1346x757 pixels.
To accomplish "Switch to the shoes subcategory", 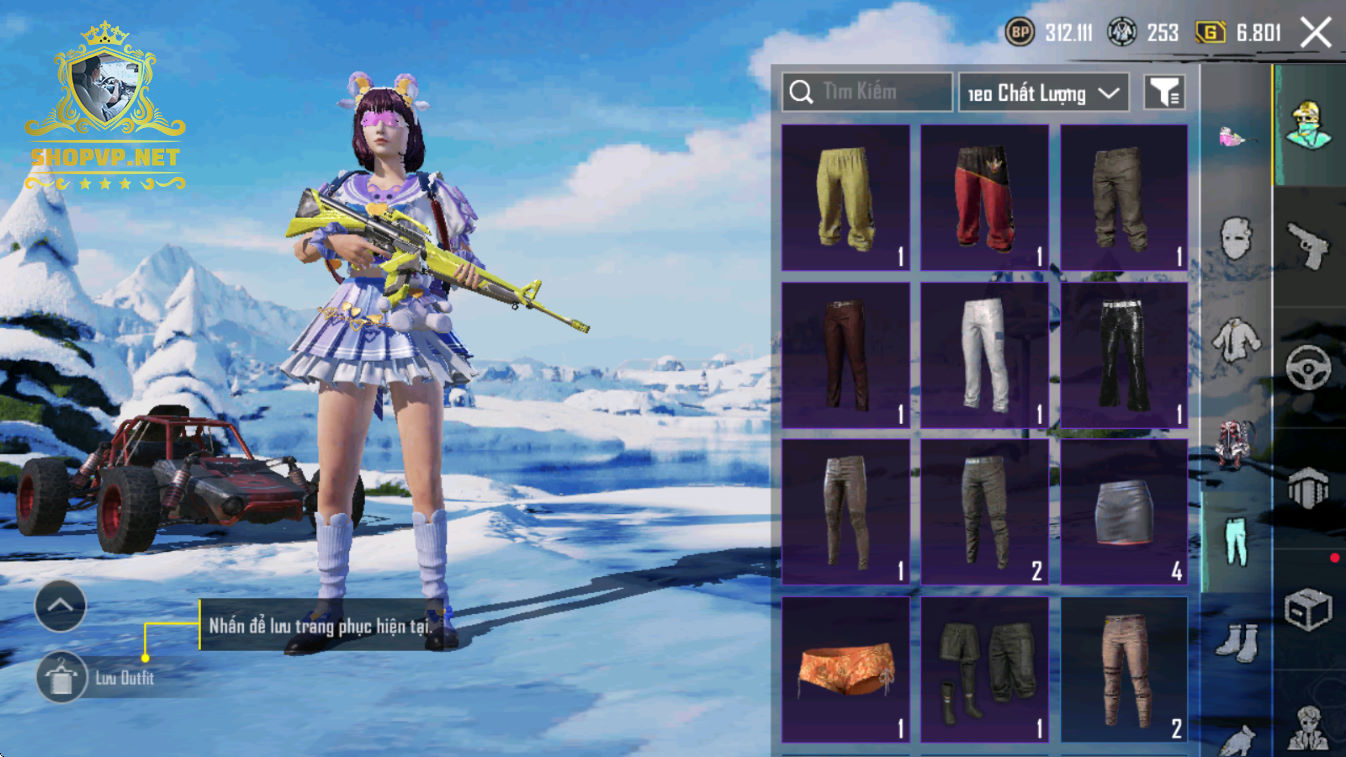I will click(1236, 641).
